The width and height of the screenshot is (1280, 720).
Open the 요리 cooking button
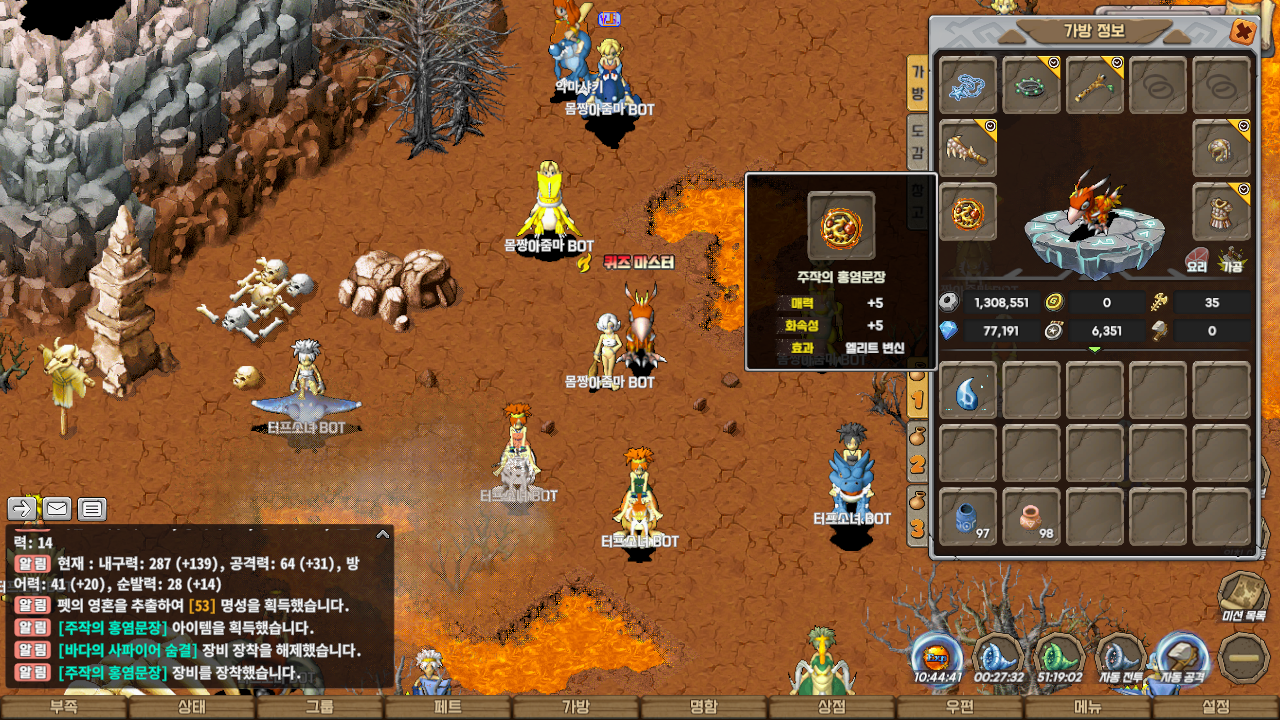[x=1198, y=262]
